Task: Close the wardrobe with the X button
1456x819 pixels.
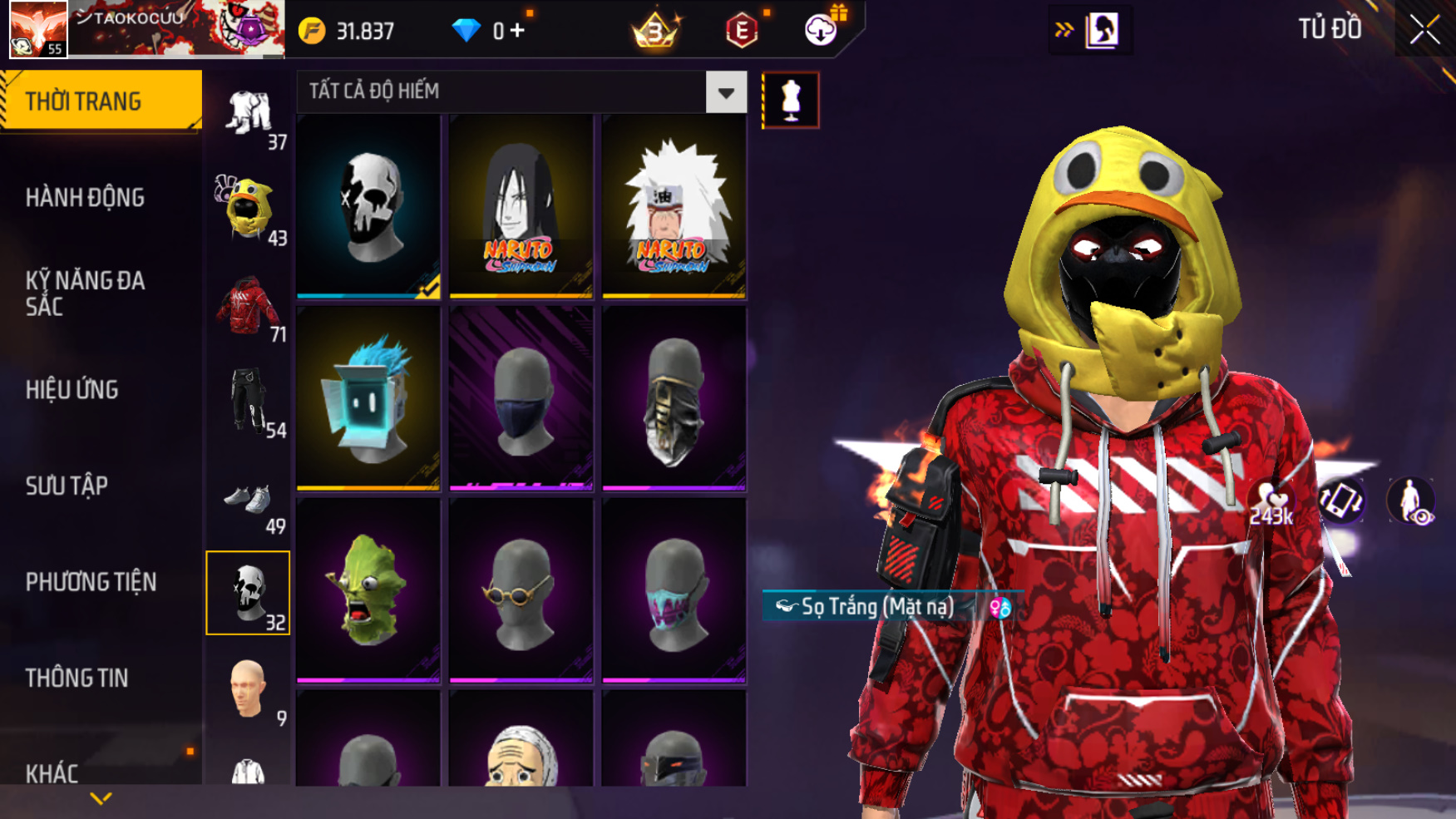Action: [x=1424, y=30]
